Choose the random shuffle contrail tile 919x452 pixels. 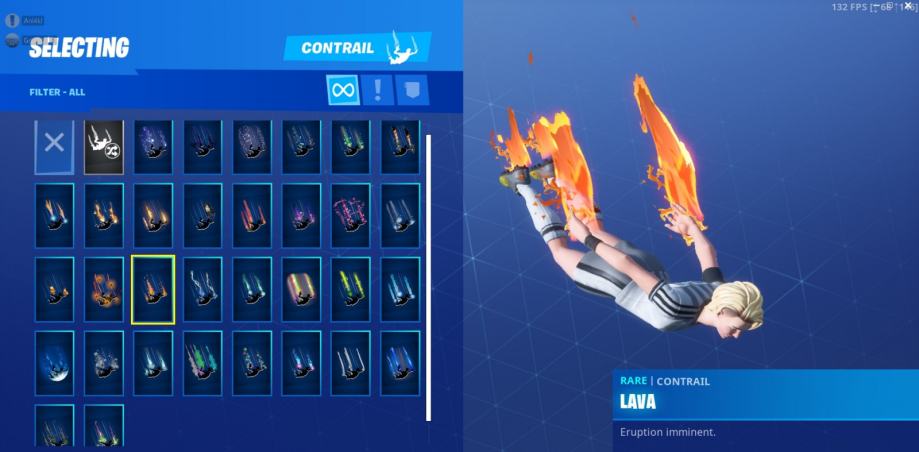104,145
